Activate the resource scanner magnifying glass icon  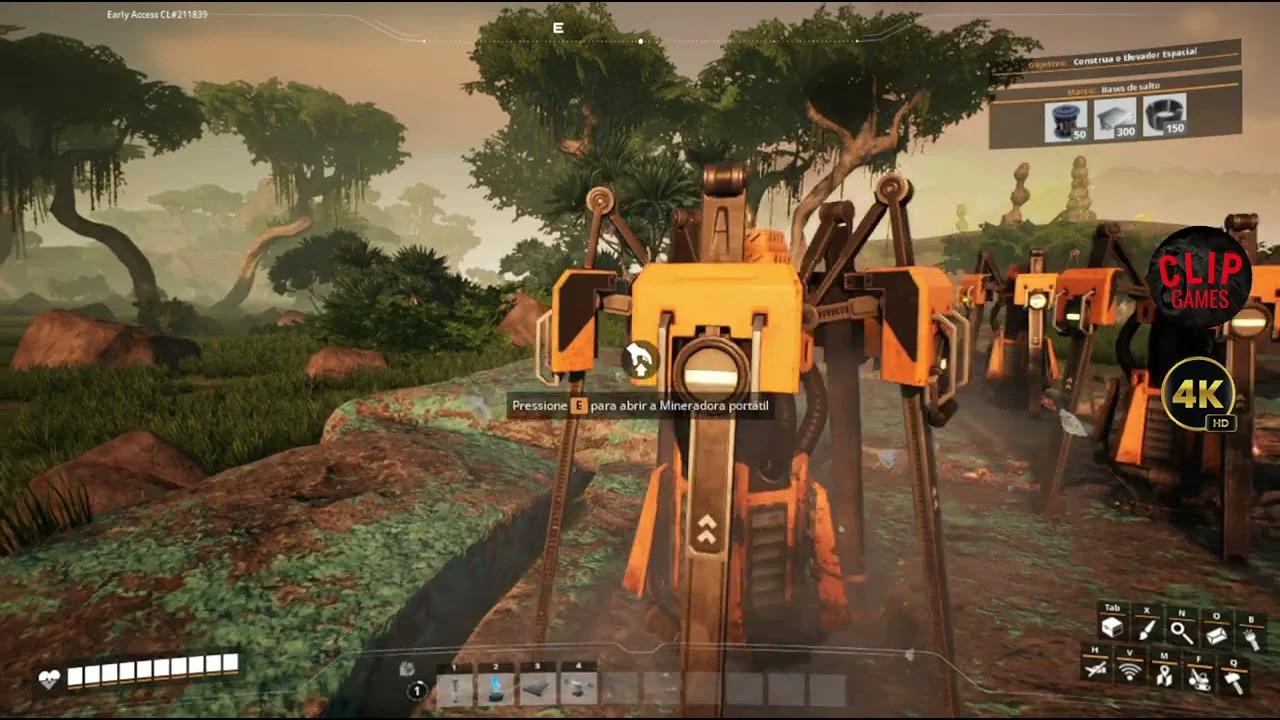coord(1179,632)
